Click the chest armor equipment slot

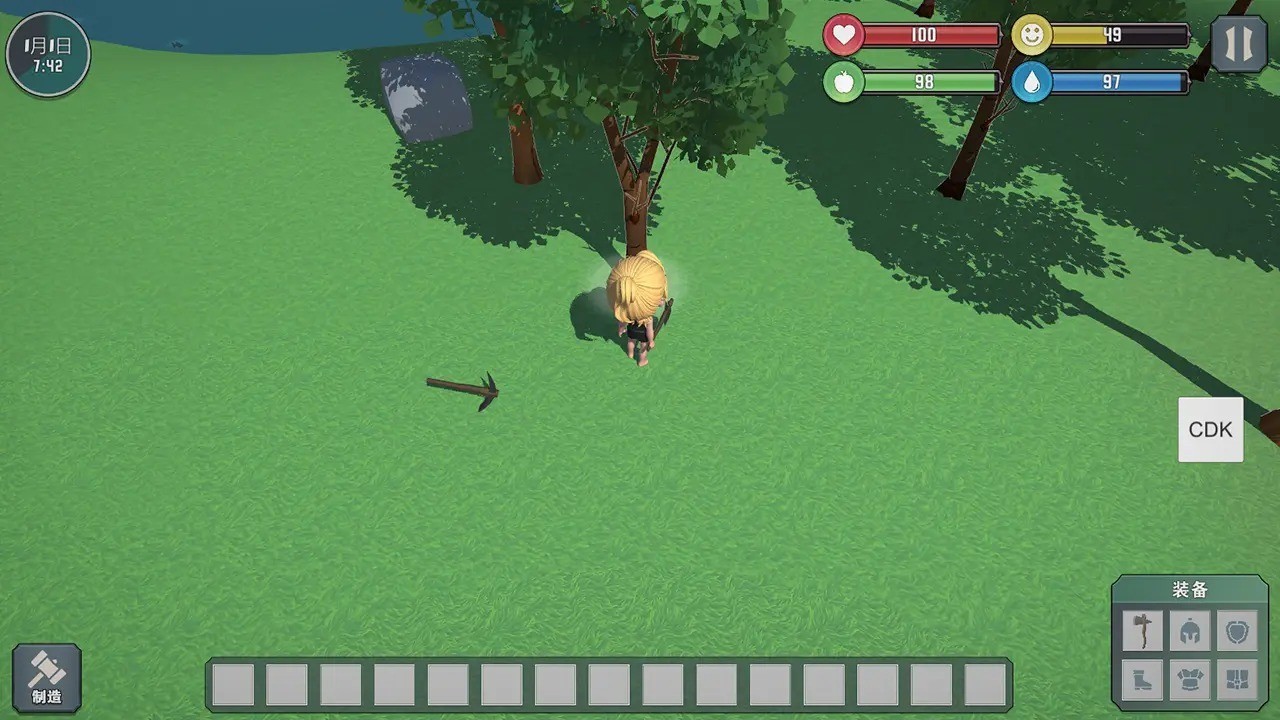[x=1190, y=680]
